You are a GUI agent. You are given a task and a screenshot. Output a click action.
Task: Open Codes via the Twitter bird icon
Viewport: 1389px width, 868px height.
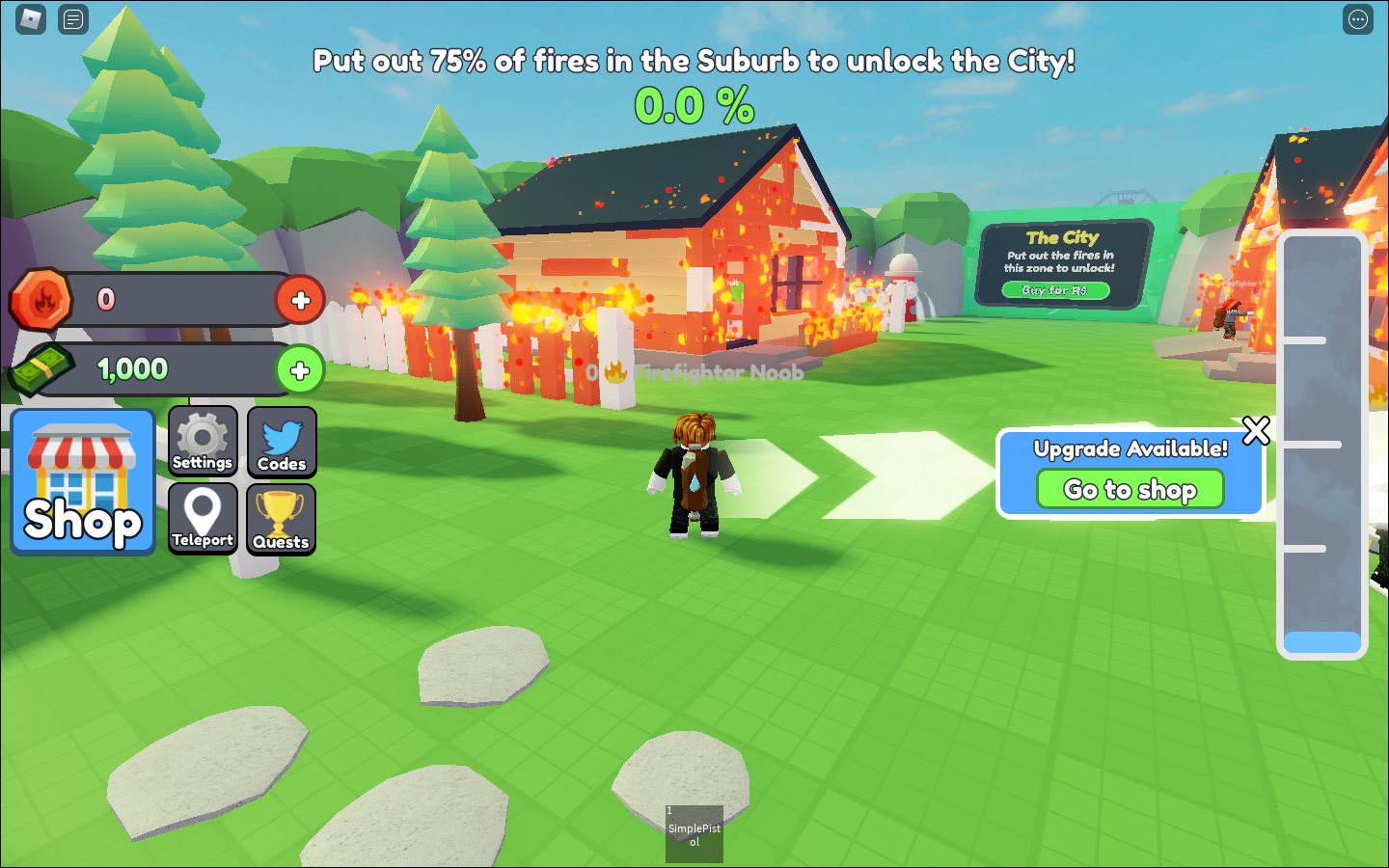[281, 441]
